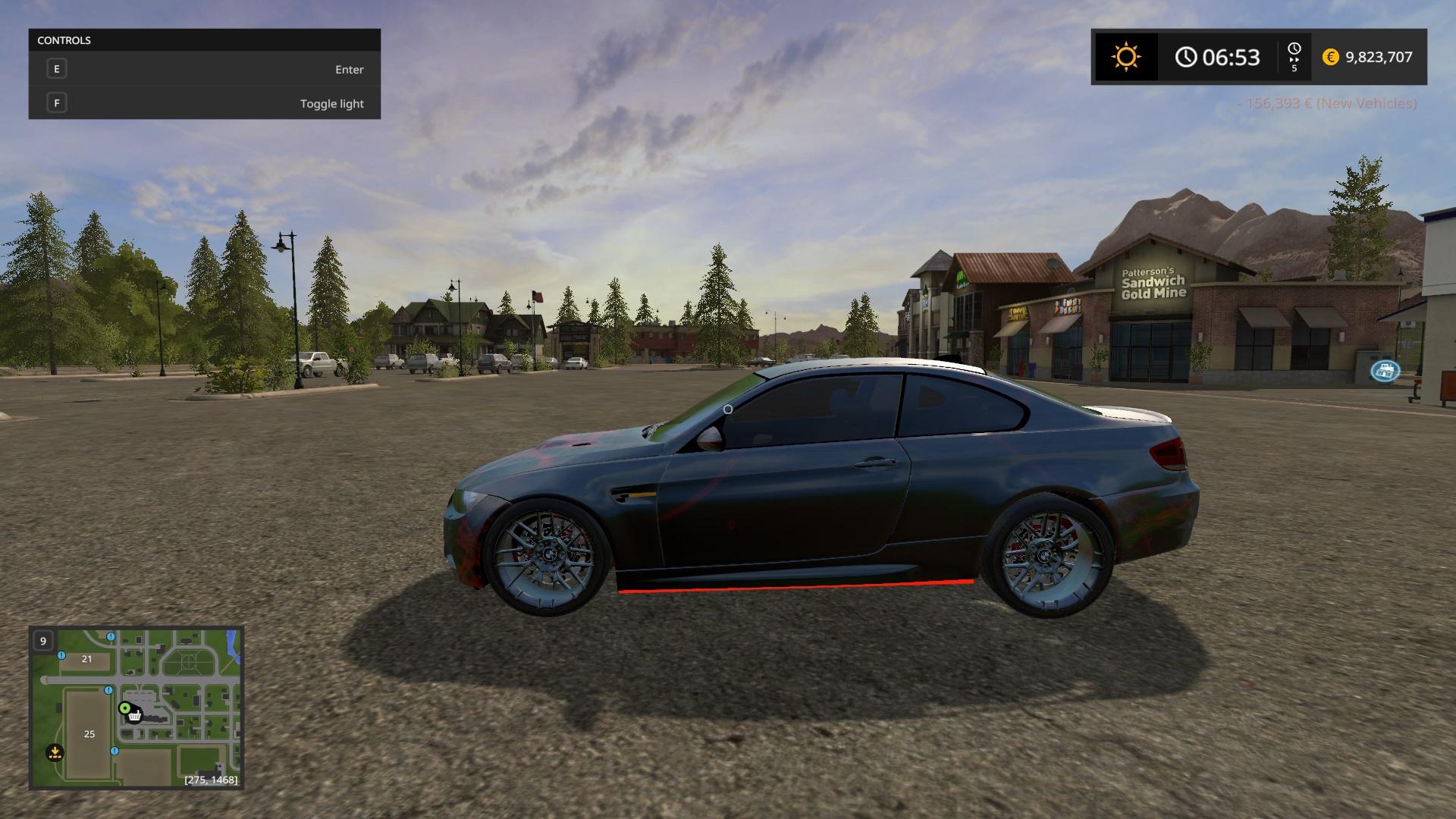Click field 25 on the minimap
1456x819 pixels.
tap(89, 733)
